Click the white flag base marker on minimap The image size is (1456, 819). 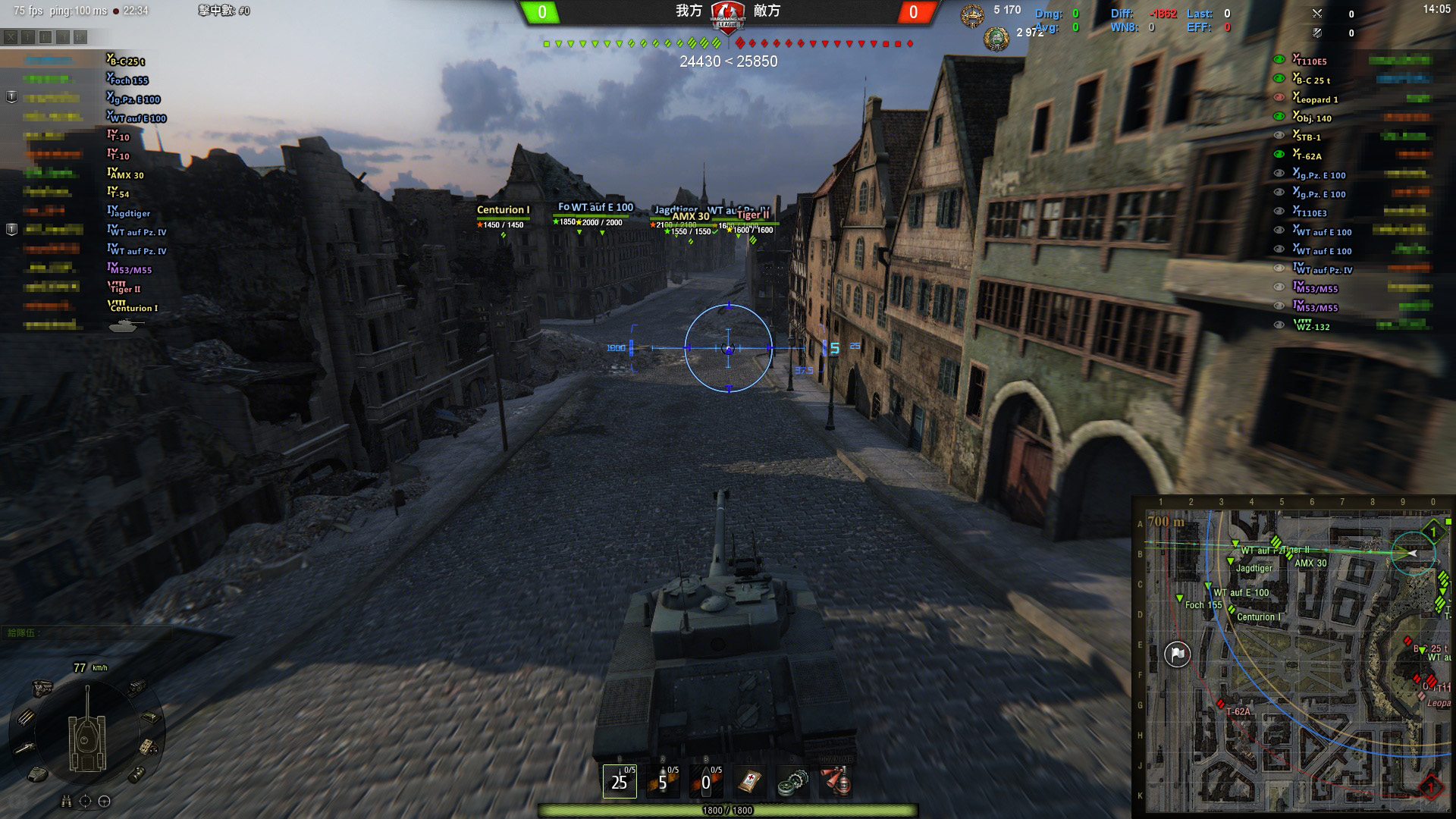(1177, 654)
